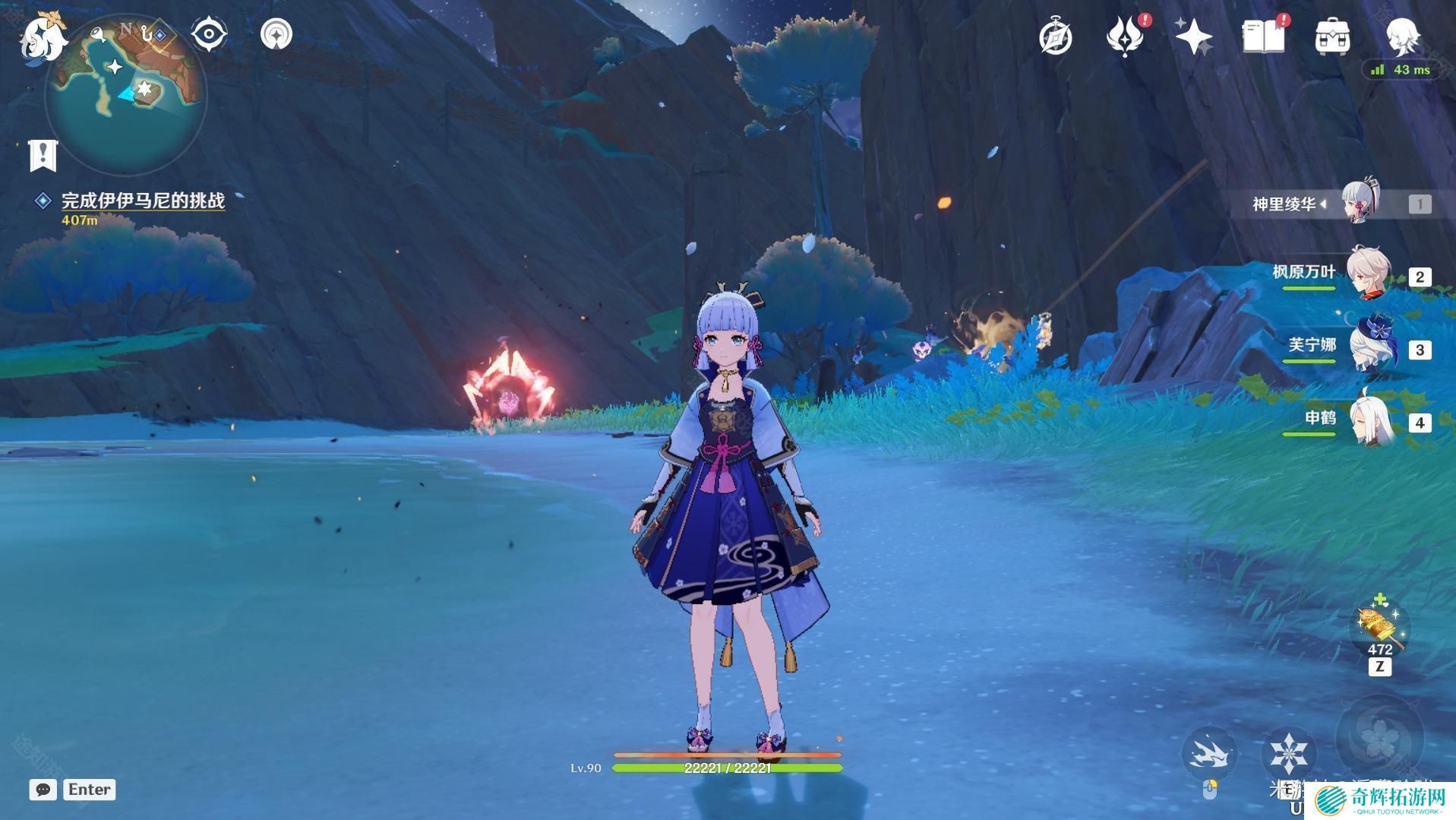
Task: Open the character portrait menu icon
Action: pos(1402,35)
